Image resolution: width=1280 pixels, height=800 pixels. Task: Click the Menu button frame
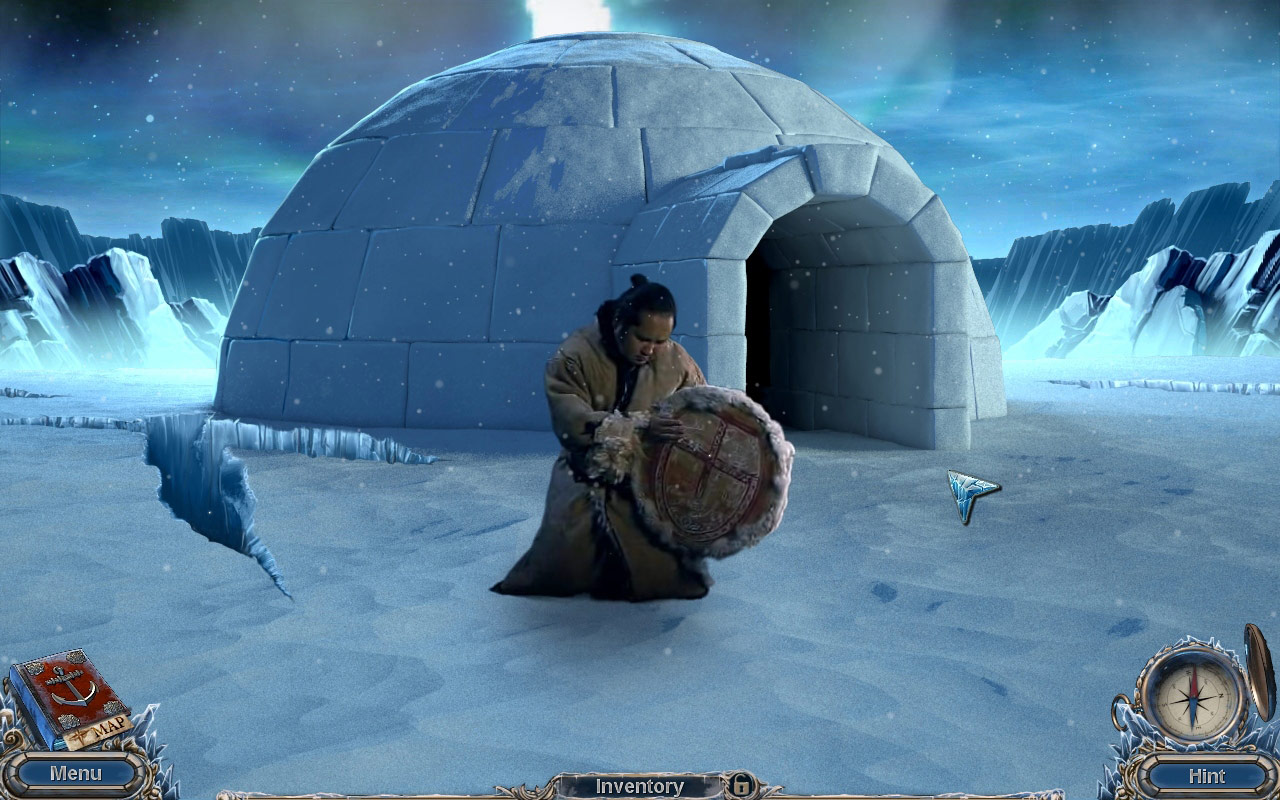[x=75, y=772]
